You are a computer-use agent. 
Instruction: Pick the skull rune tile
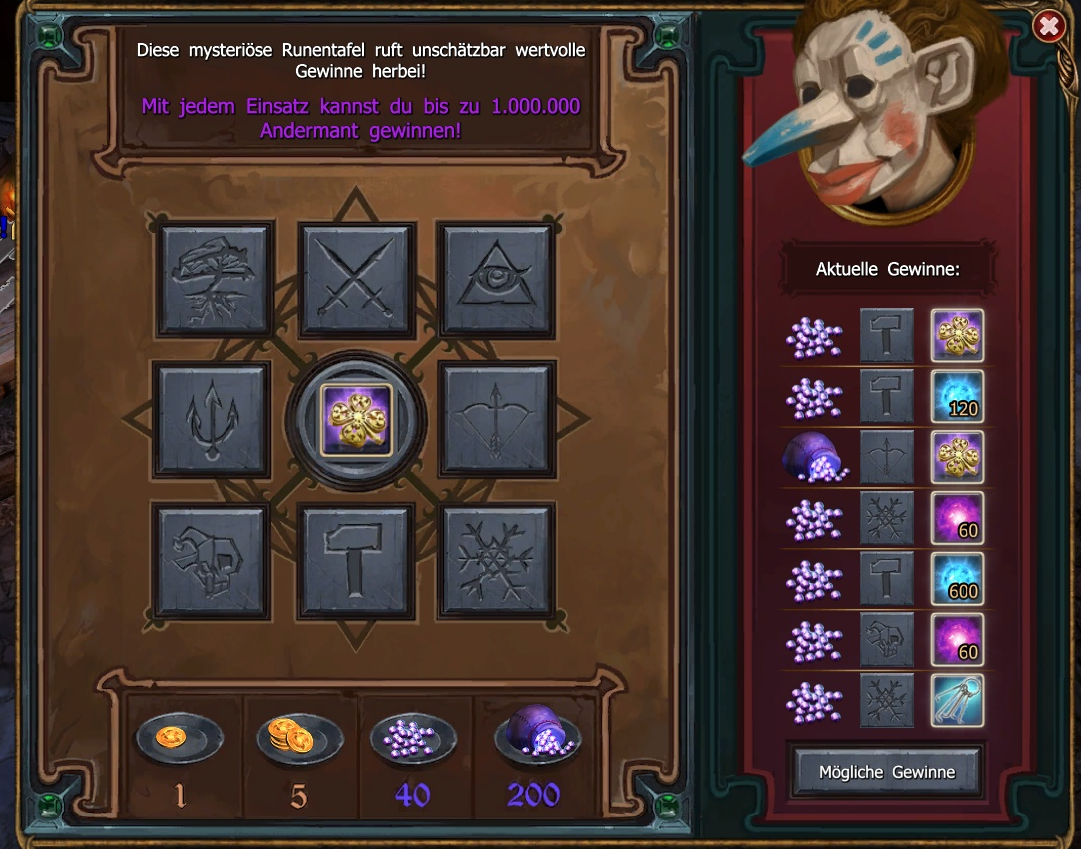(x=211, y=560)
